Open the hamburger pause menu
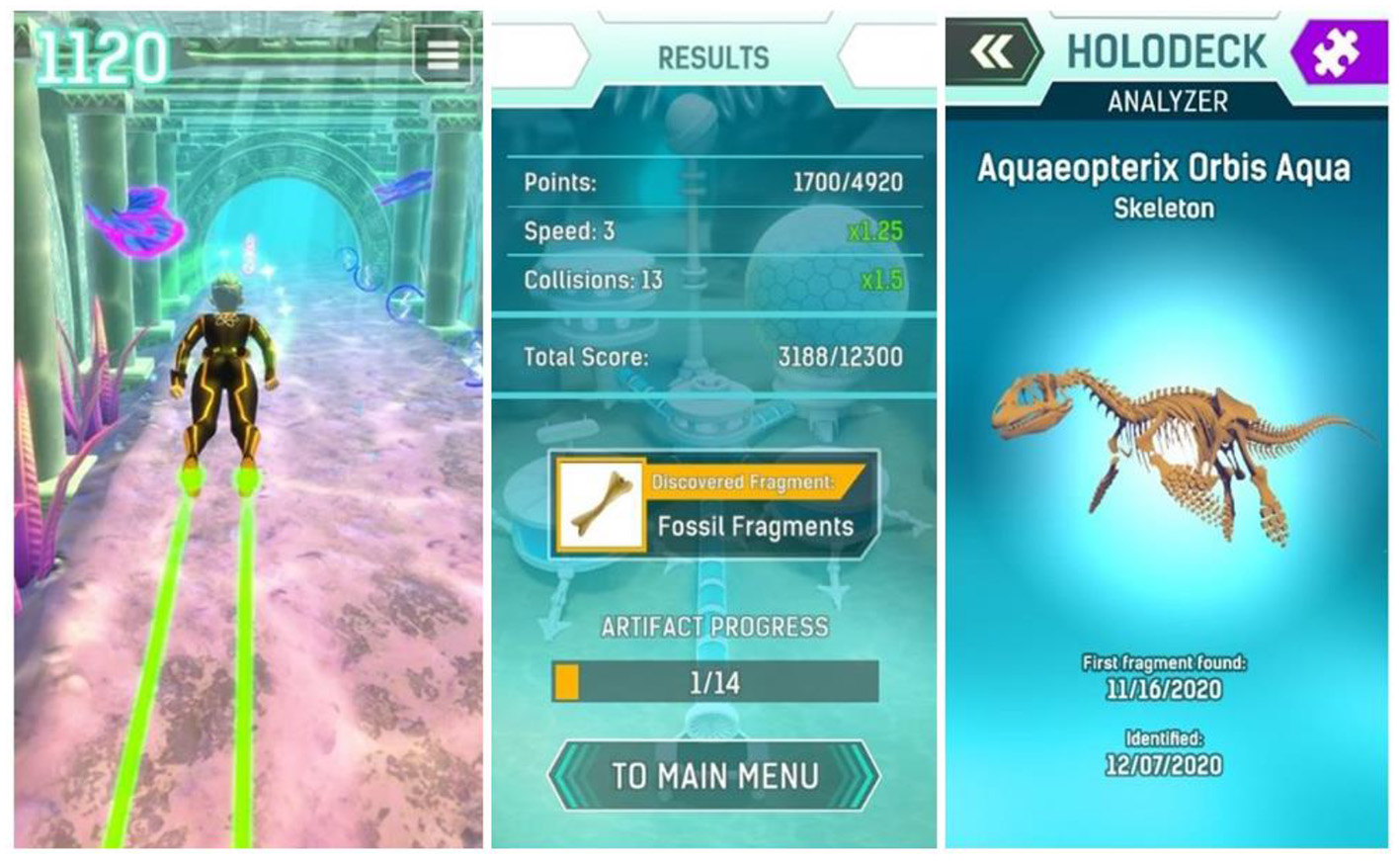 pos(442,54)
